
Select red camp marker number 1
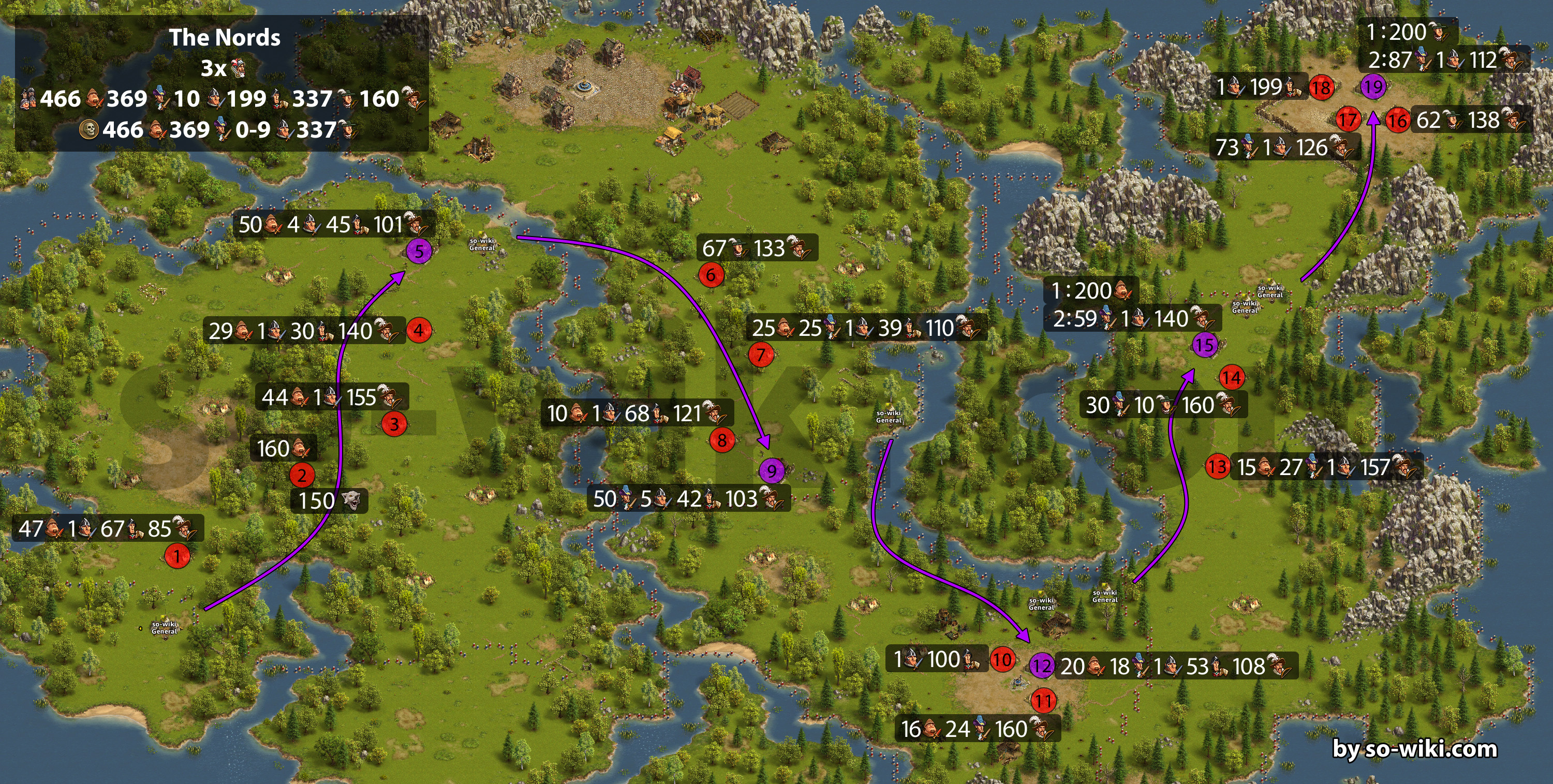[x=176, y=556]
